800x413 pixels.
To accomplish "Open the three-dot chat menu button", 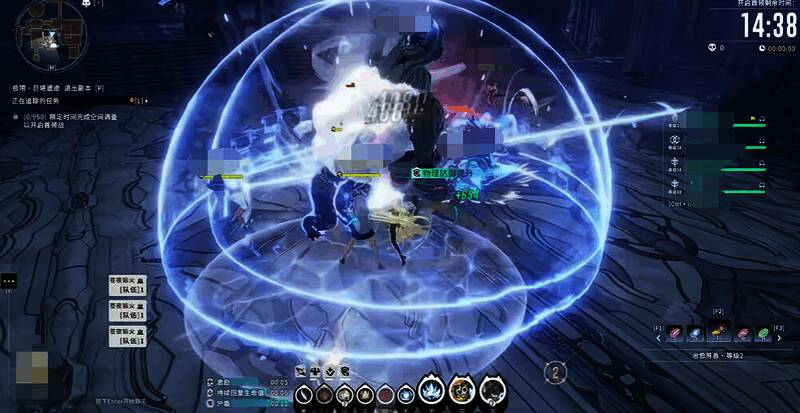I will (6, 282).
